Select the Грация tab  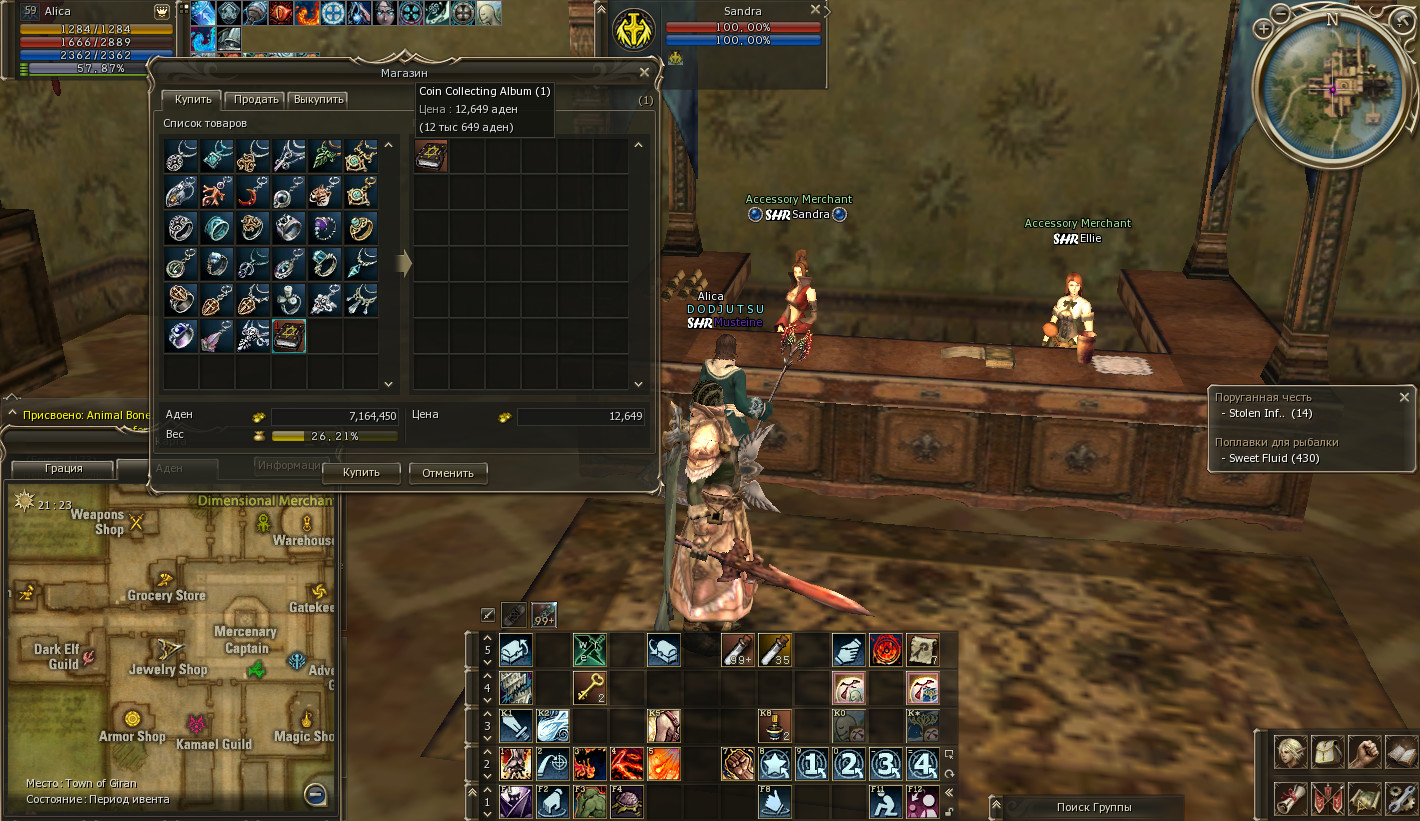pos(64,468)
